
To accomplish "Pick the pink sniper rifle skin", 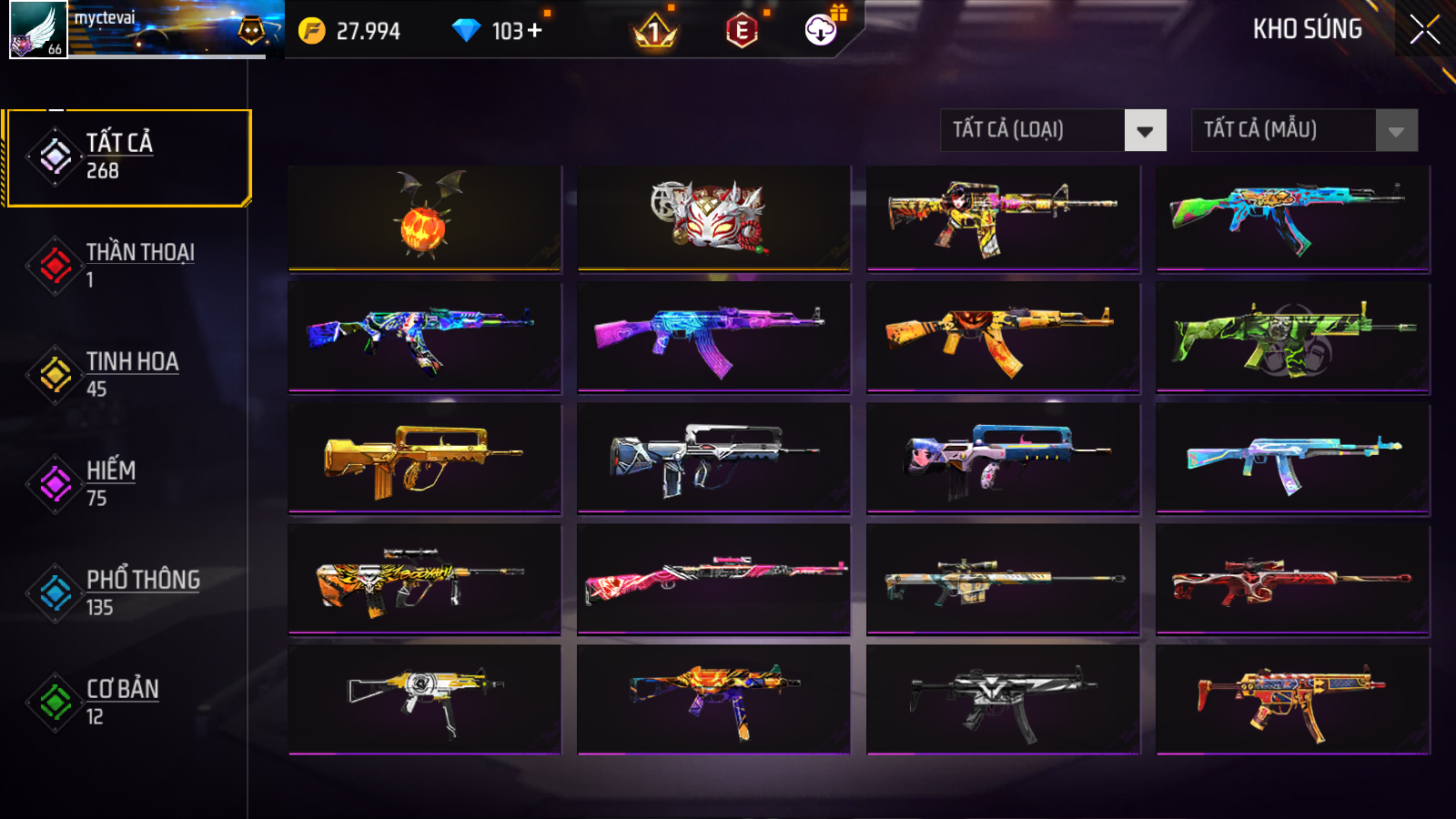I will (713, 579).
